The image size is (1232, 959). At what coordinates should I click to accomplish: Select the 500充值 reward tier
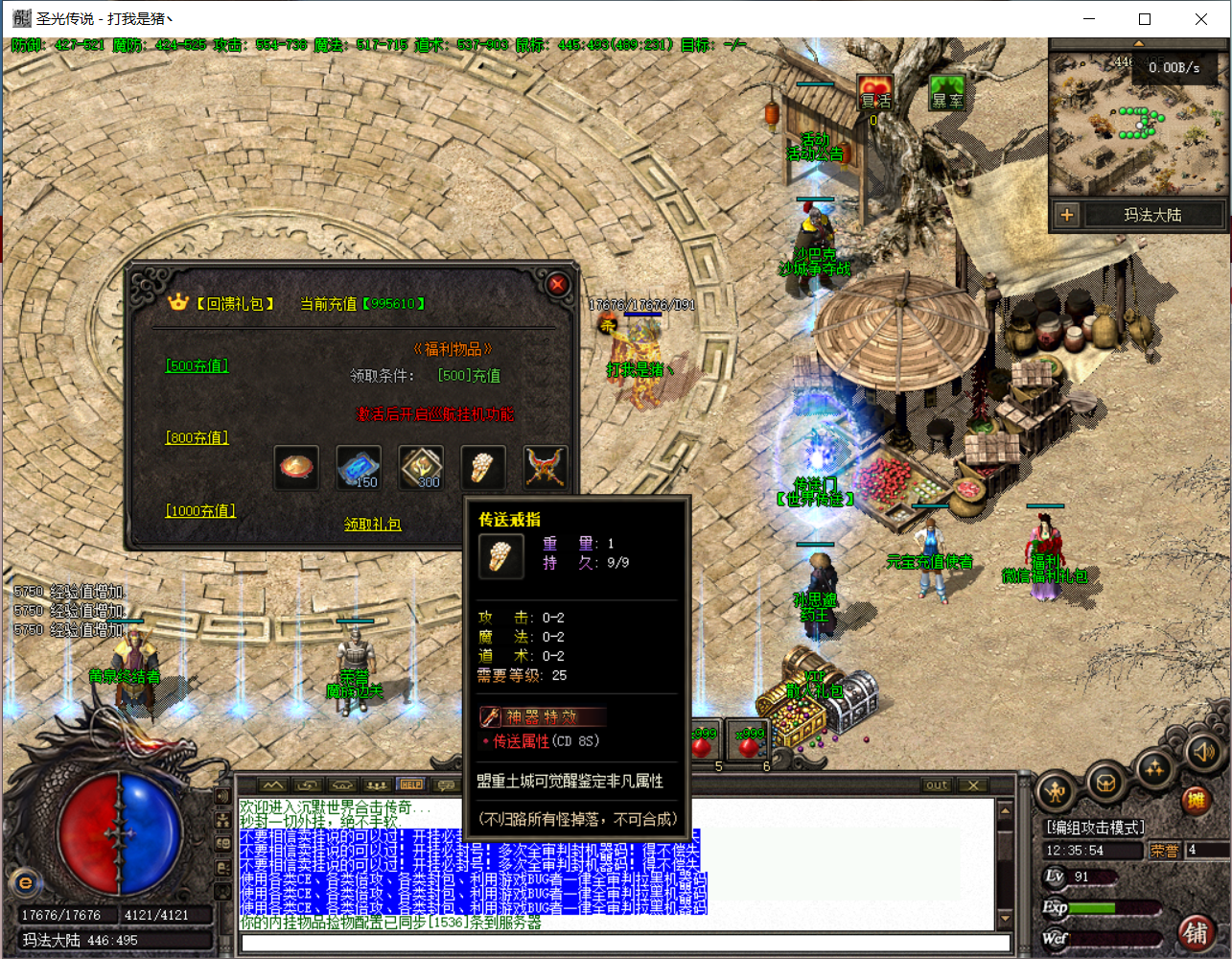pyautogui.click(x=198, y=365)
